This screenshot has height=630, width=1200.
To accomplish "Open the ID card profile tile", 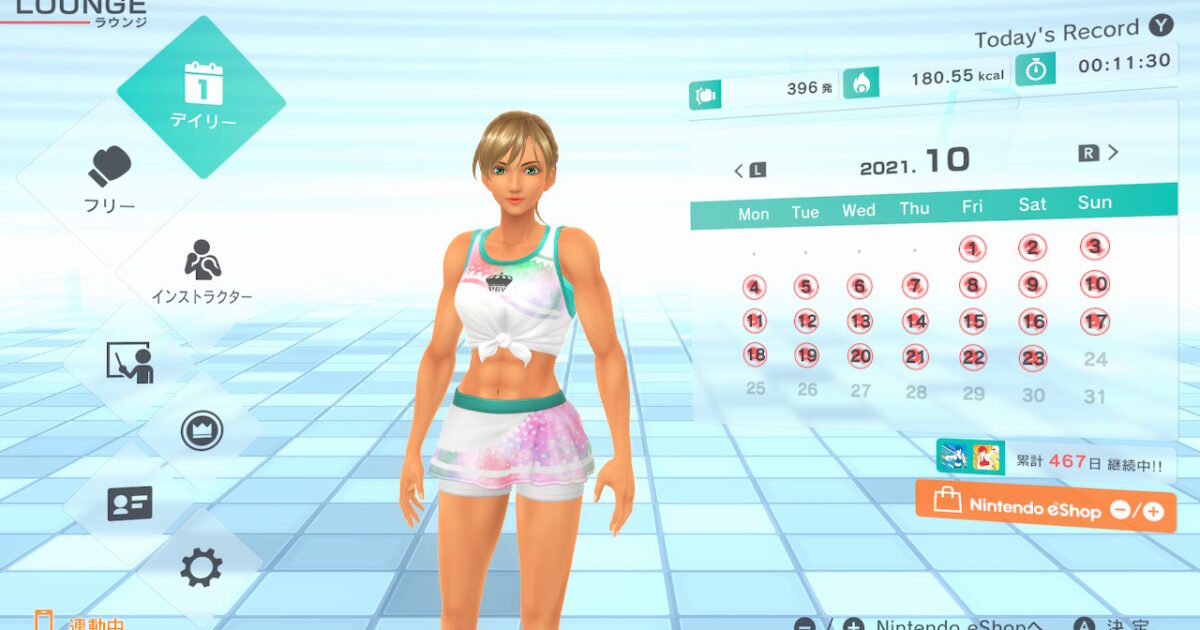I will [130, 503].
